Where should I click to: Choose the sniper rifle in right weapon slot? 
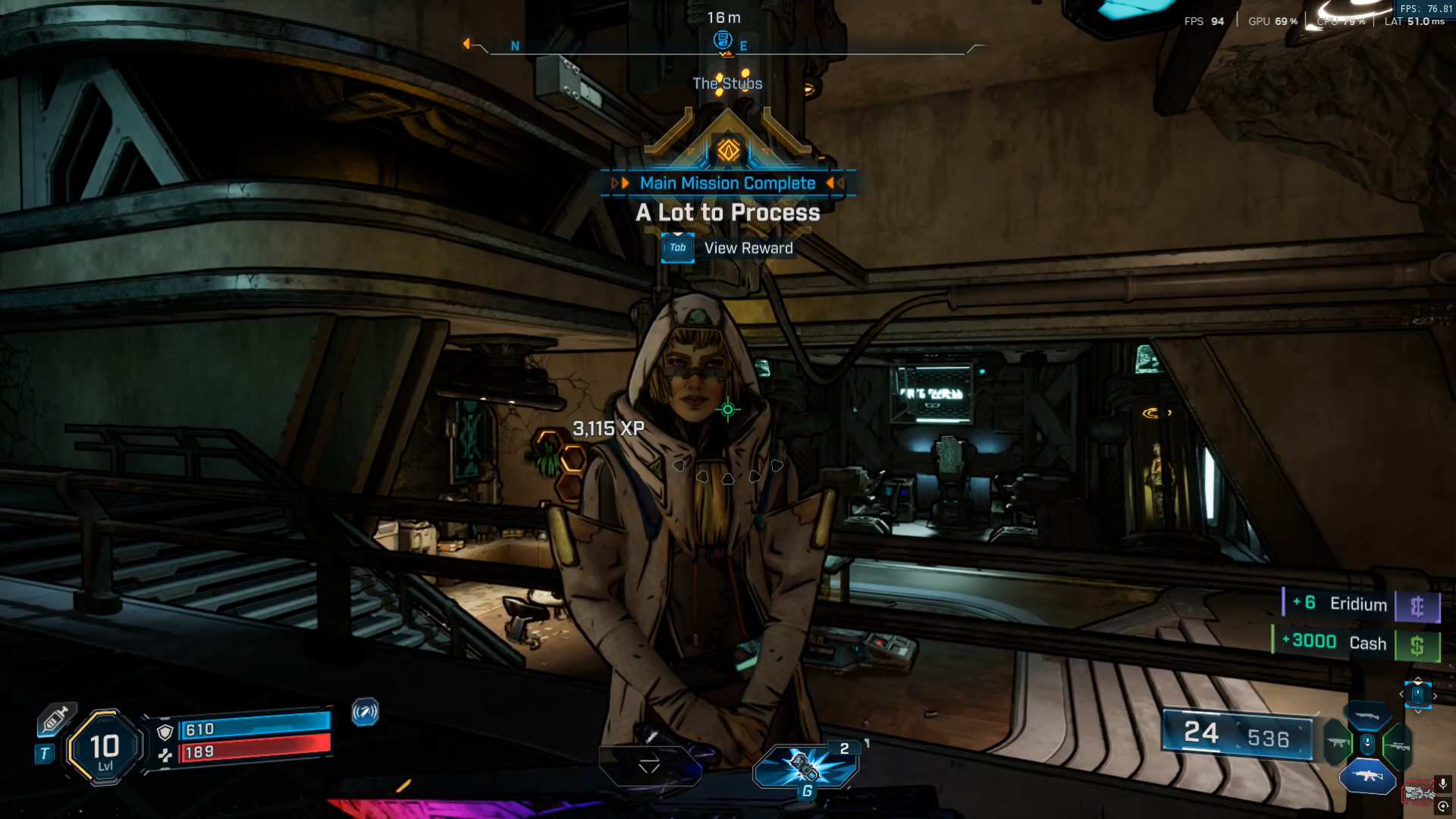(1397, 746)
